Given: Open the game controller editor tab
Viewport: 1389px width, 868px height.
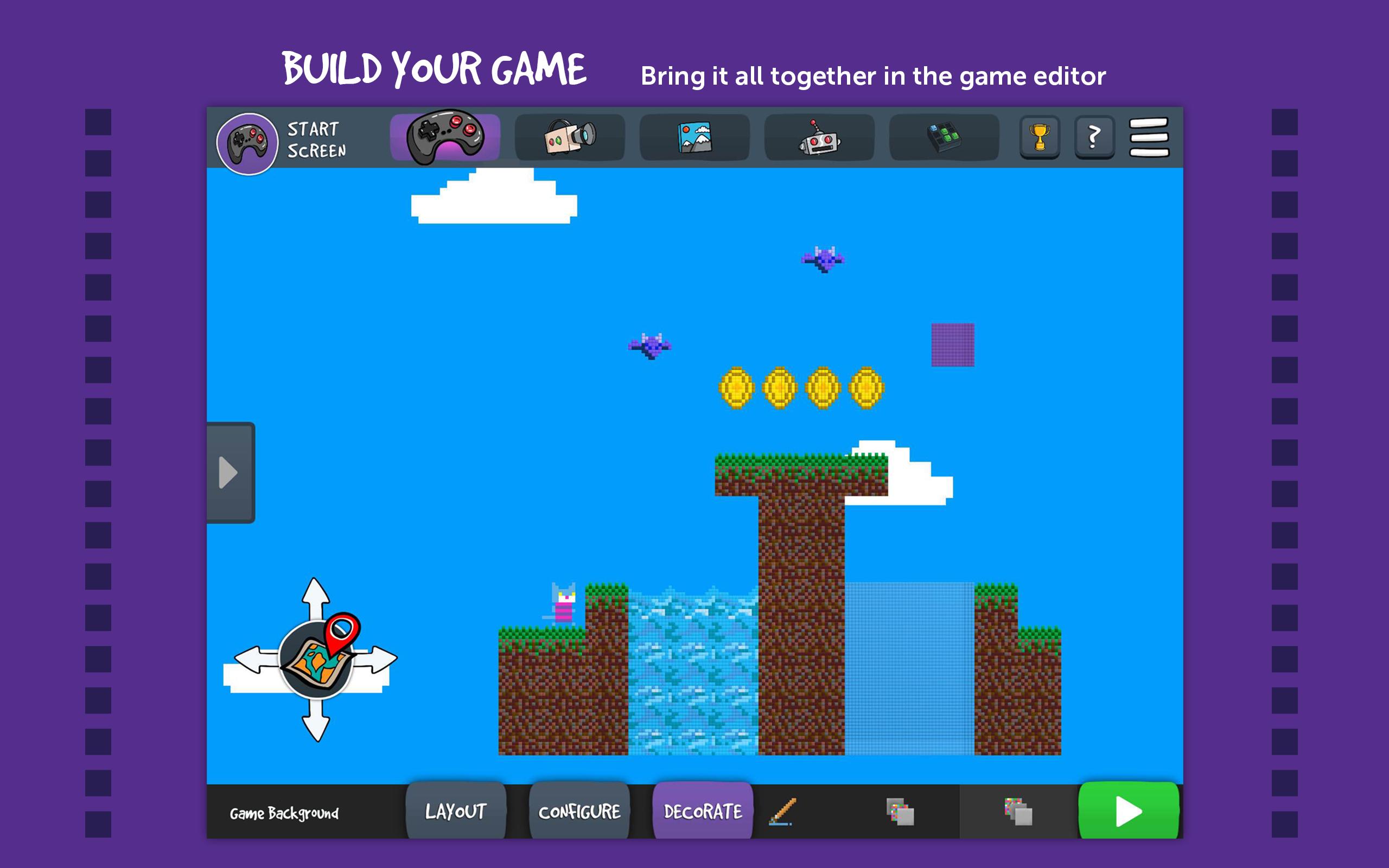Looking at the screenshot, I should 445,138.
